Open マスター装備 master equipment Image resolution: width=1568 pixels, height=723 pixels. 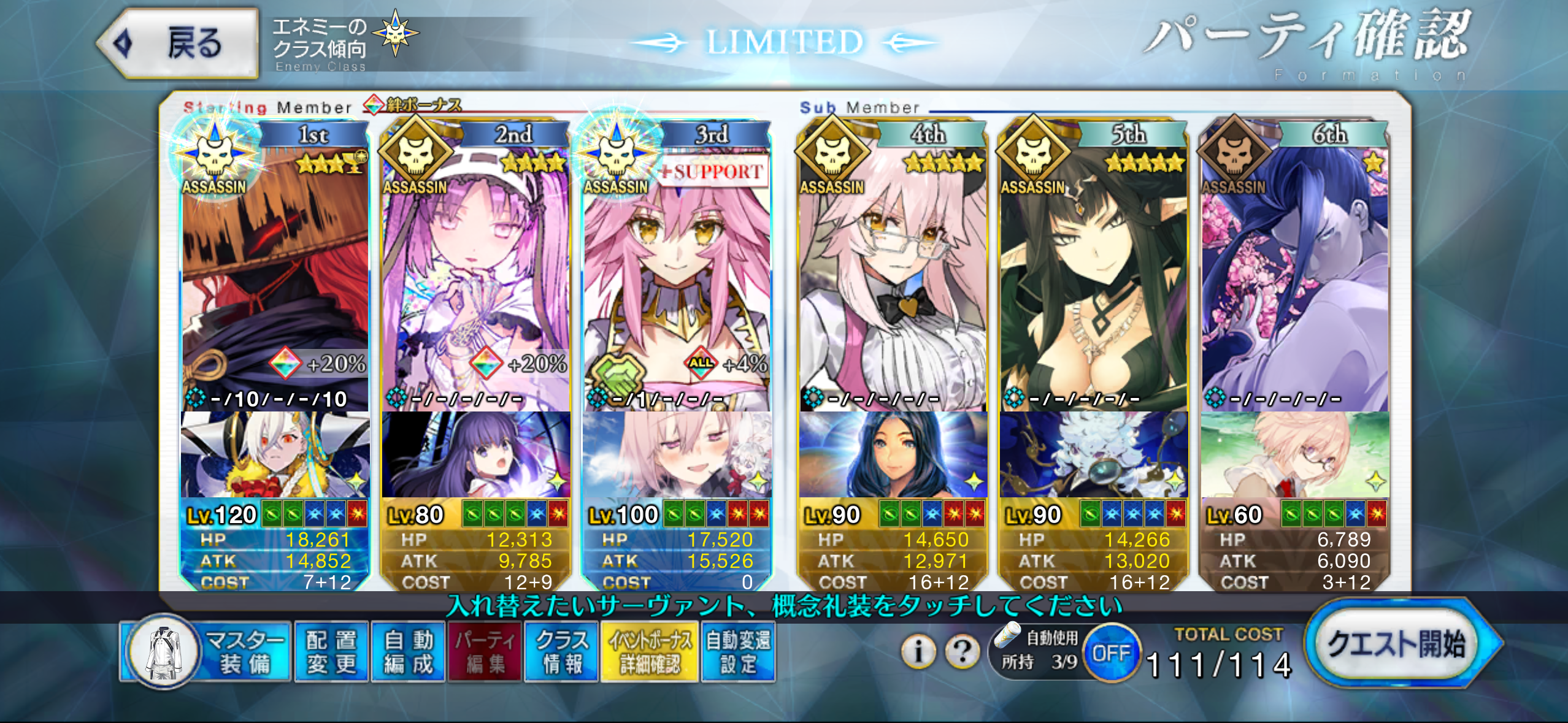(206, 652)
